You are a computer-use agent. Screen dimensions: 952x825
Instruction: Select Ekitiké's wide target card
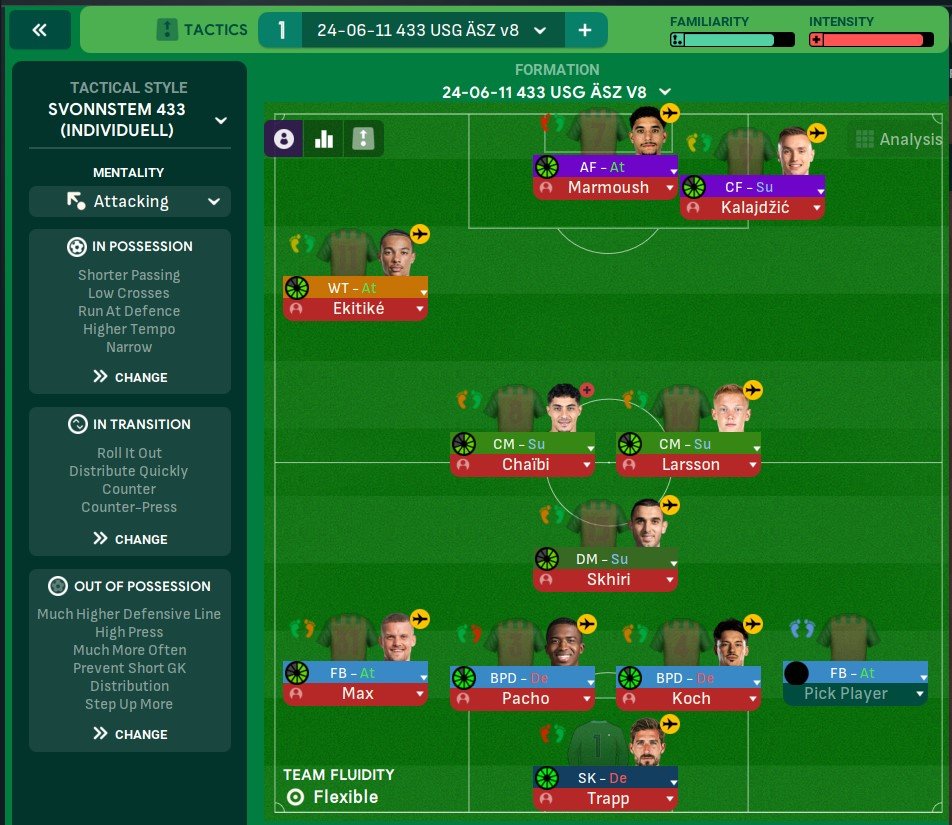pyautogui.click(x=355, y=309)
